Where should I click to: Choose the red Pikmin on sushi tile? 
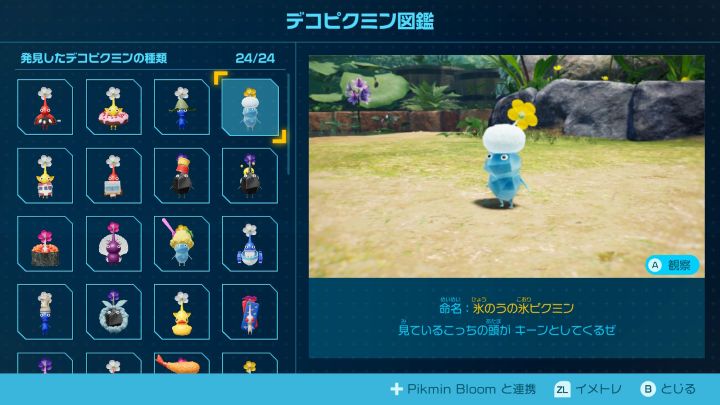[x=45, y=243]
